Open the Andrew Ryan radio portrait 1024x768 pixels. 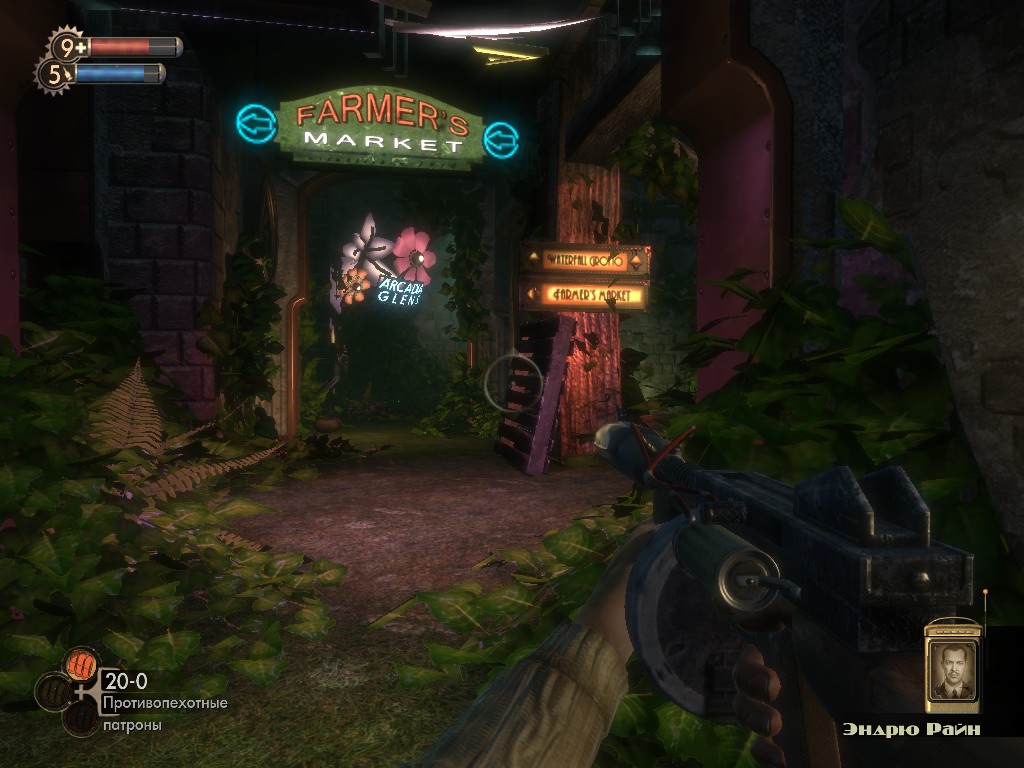[x=951, y=669]
